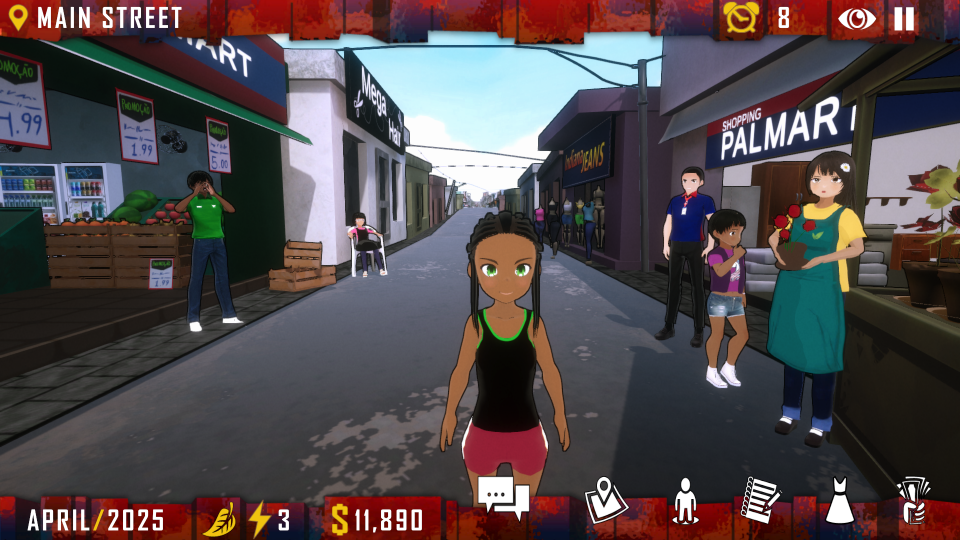
Task: Pause the game with the pause button
Action: (904, 19)
